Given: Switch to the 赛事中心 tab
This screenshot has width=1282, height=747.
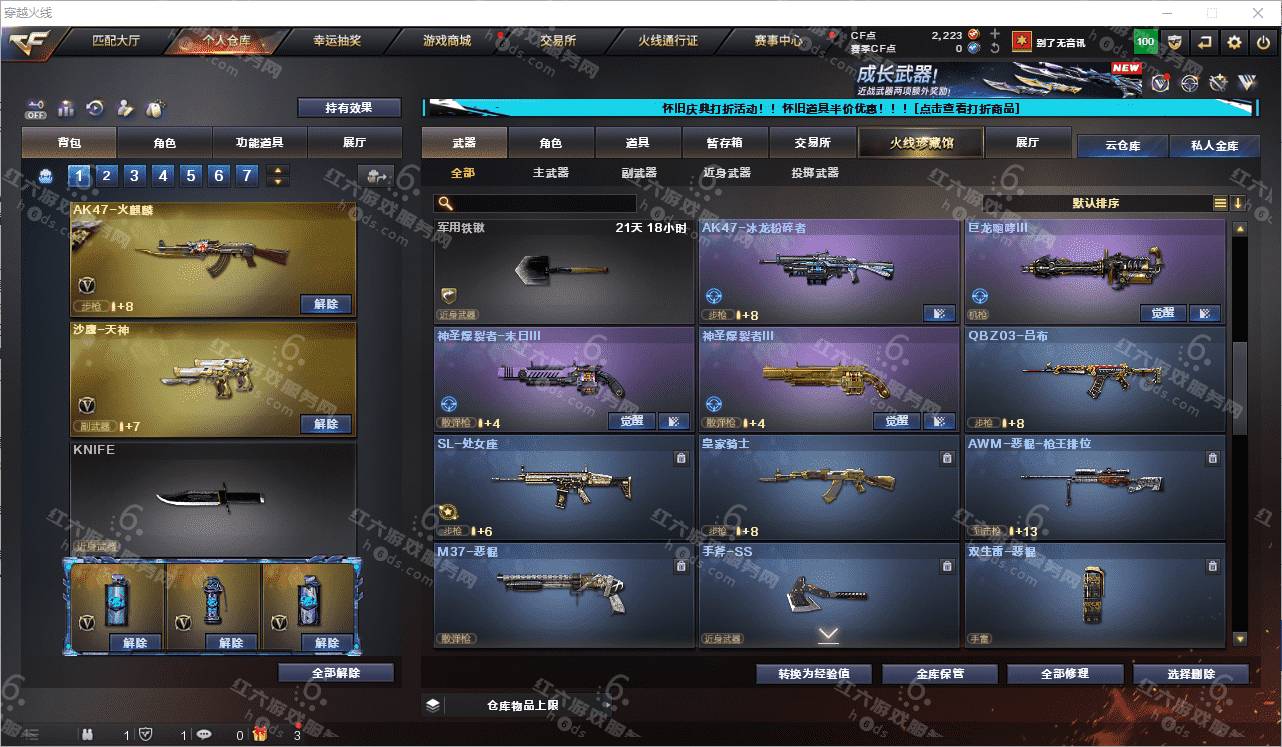Looking at the screenshot, I should [778, 41].
